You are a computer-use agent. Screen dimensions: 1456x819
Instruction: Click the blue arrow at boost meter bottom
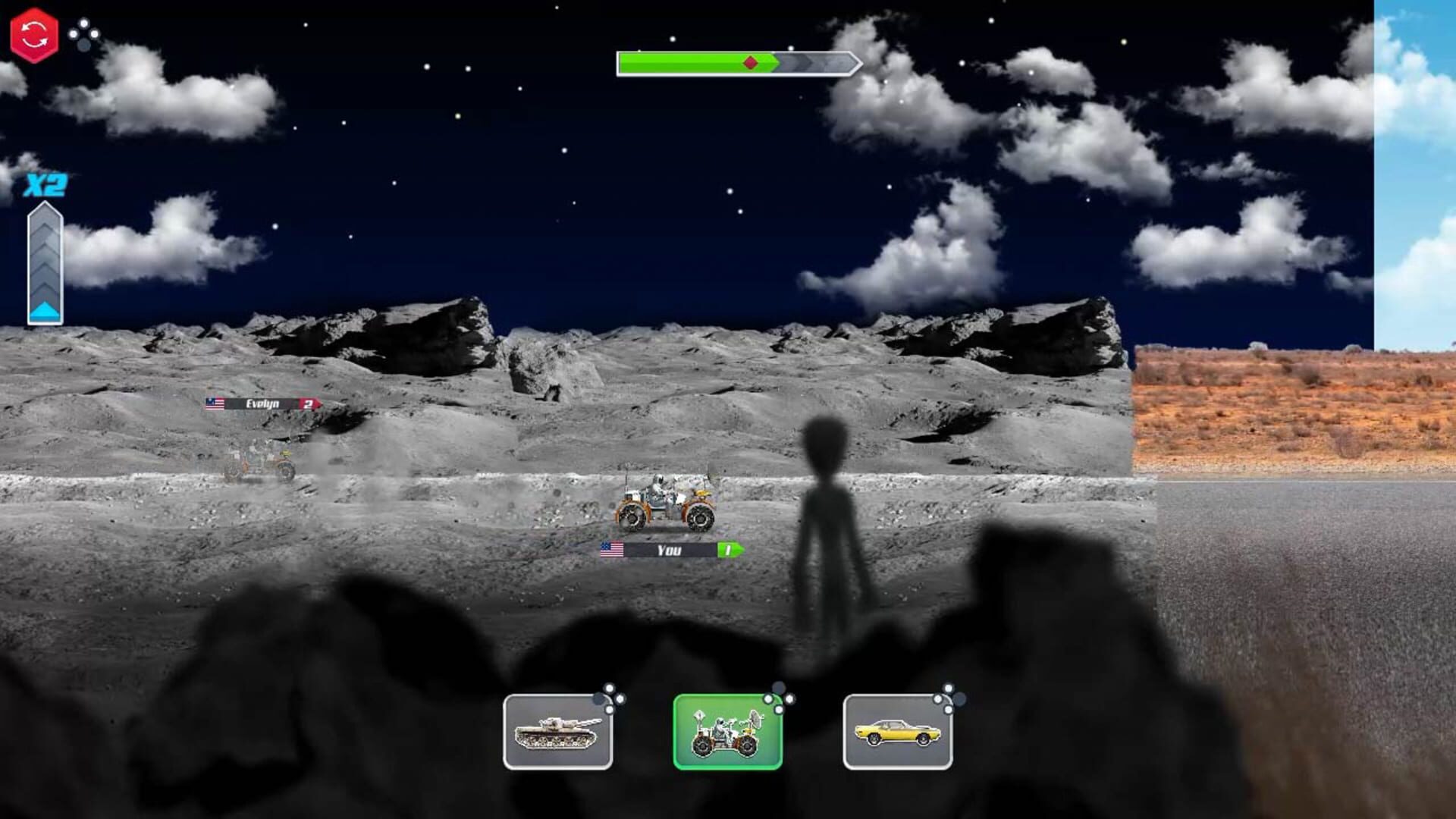coord(44,309)
